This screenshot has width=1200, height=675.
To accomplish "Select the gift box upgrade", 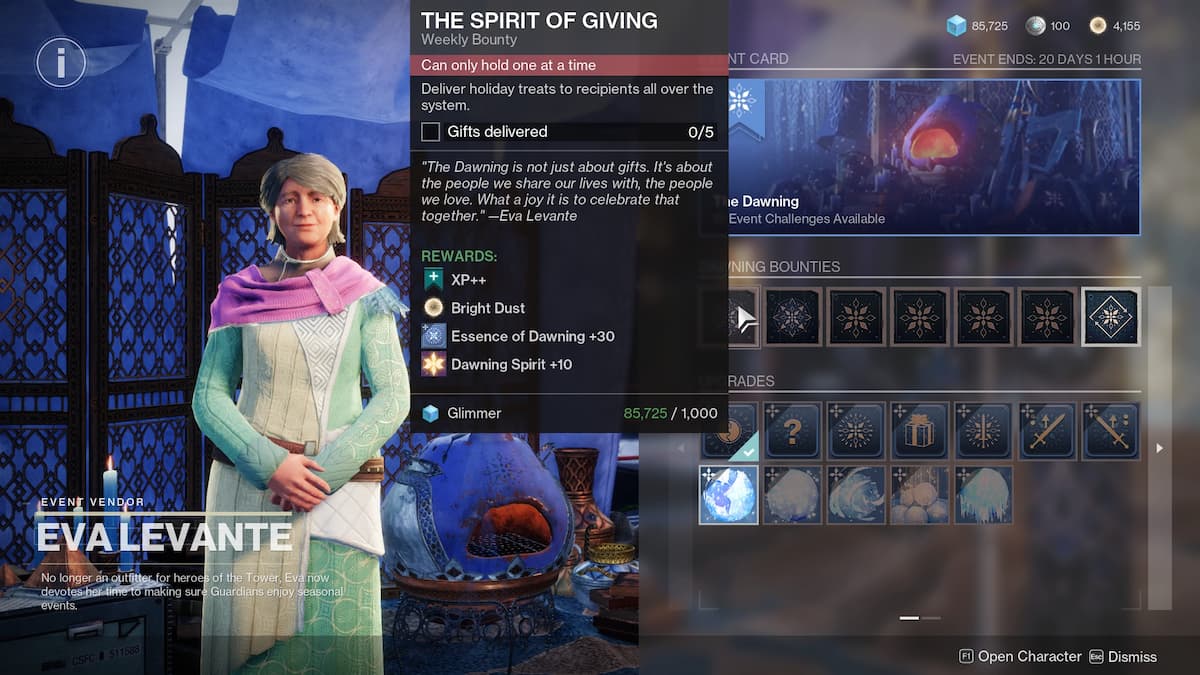I will (x=920, y=431).
